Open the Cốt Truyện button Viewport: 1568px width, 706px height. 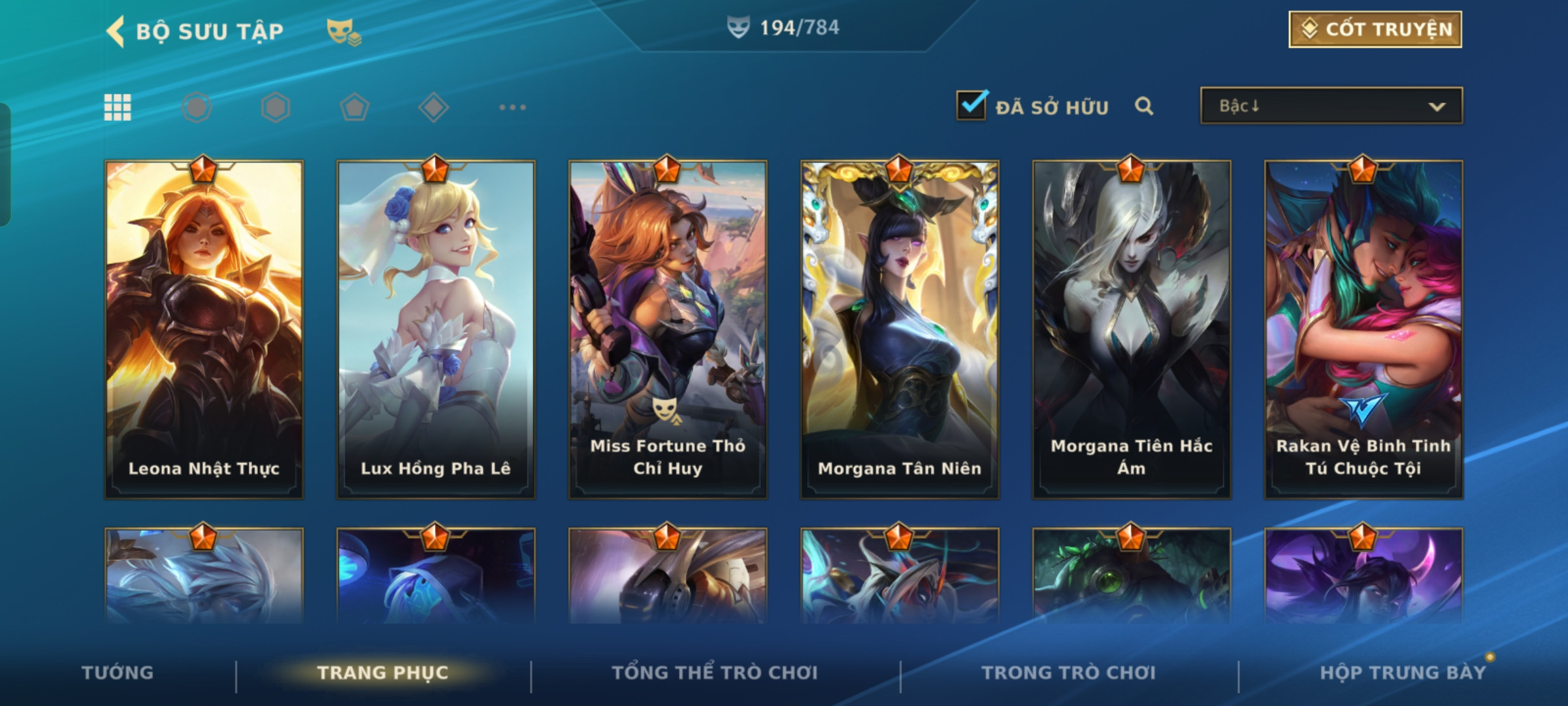point(1375,29)
